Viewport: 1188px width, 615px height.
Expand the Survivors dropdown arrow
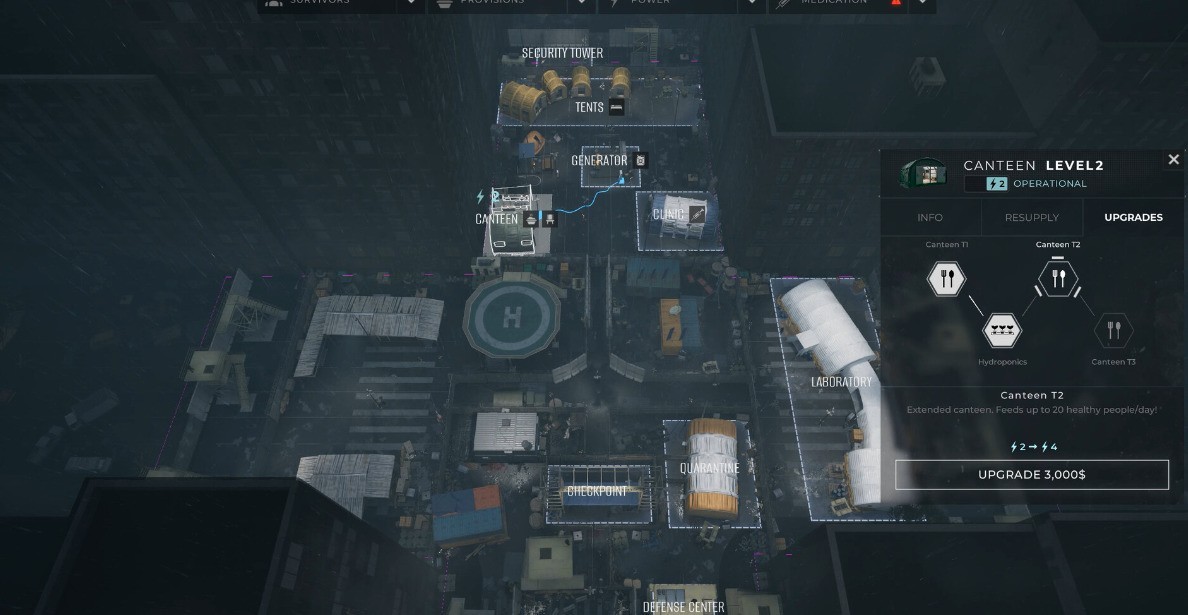411,4
